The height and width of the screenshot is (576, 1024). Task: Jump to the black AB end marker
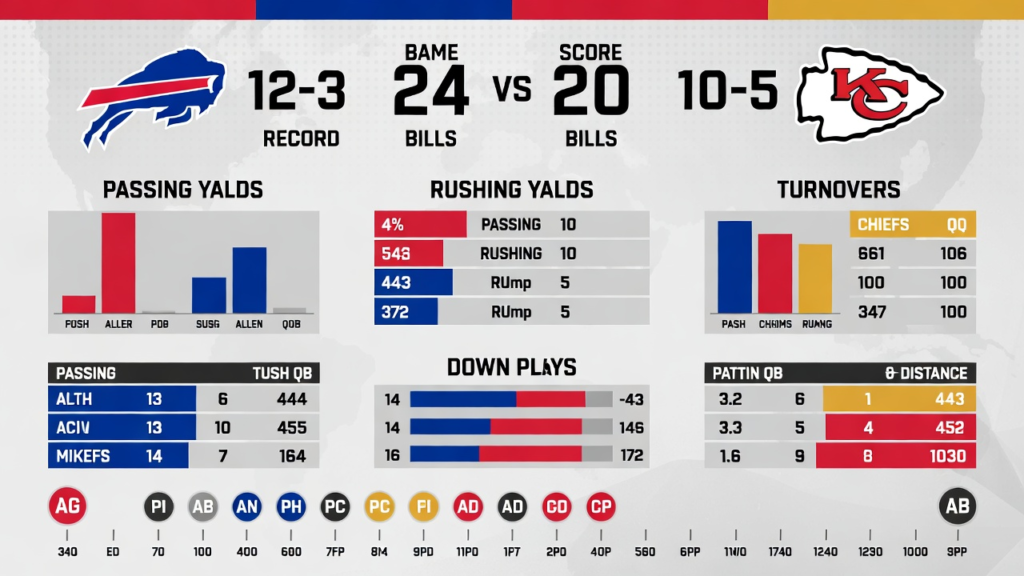pyautogui.click(x=955, y=507)
